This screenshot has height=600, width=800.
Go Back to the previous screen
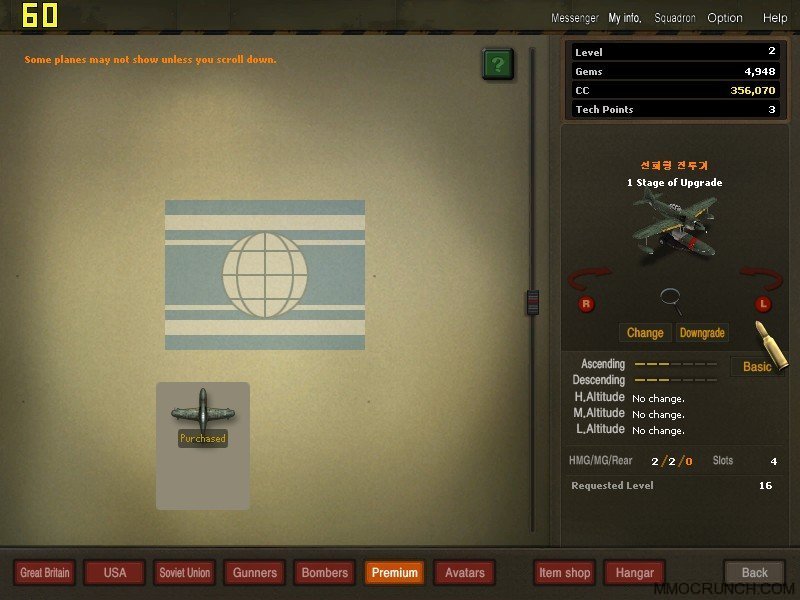[x=755, y=573]
